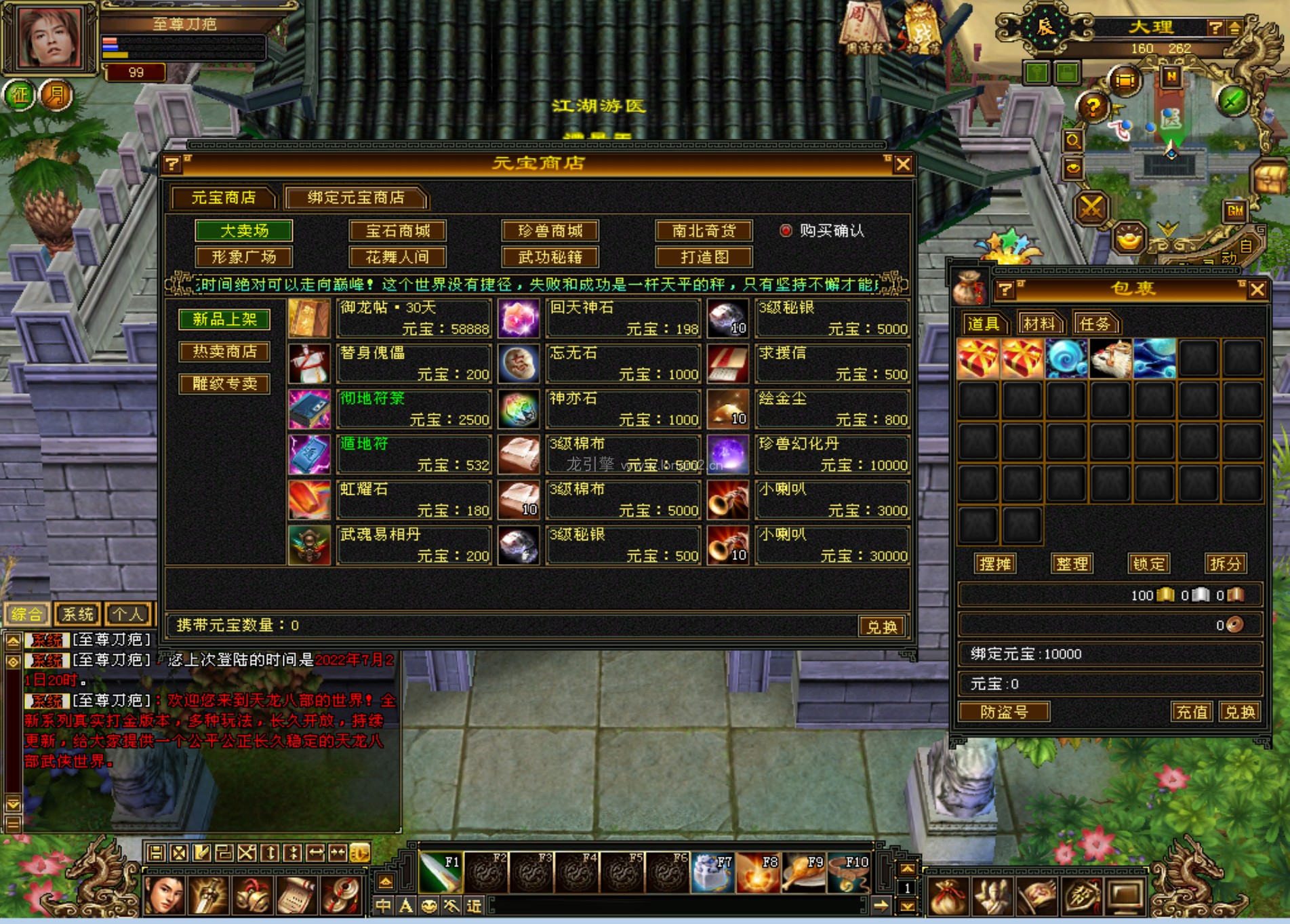1290x924 pixels.
Task: Choose the 南北奇货 category
Action: click(704, 231)
